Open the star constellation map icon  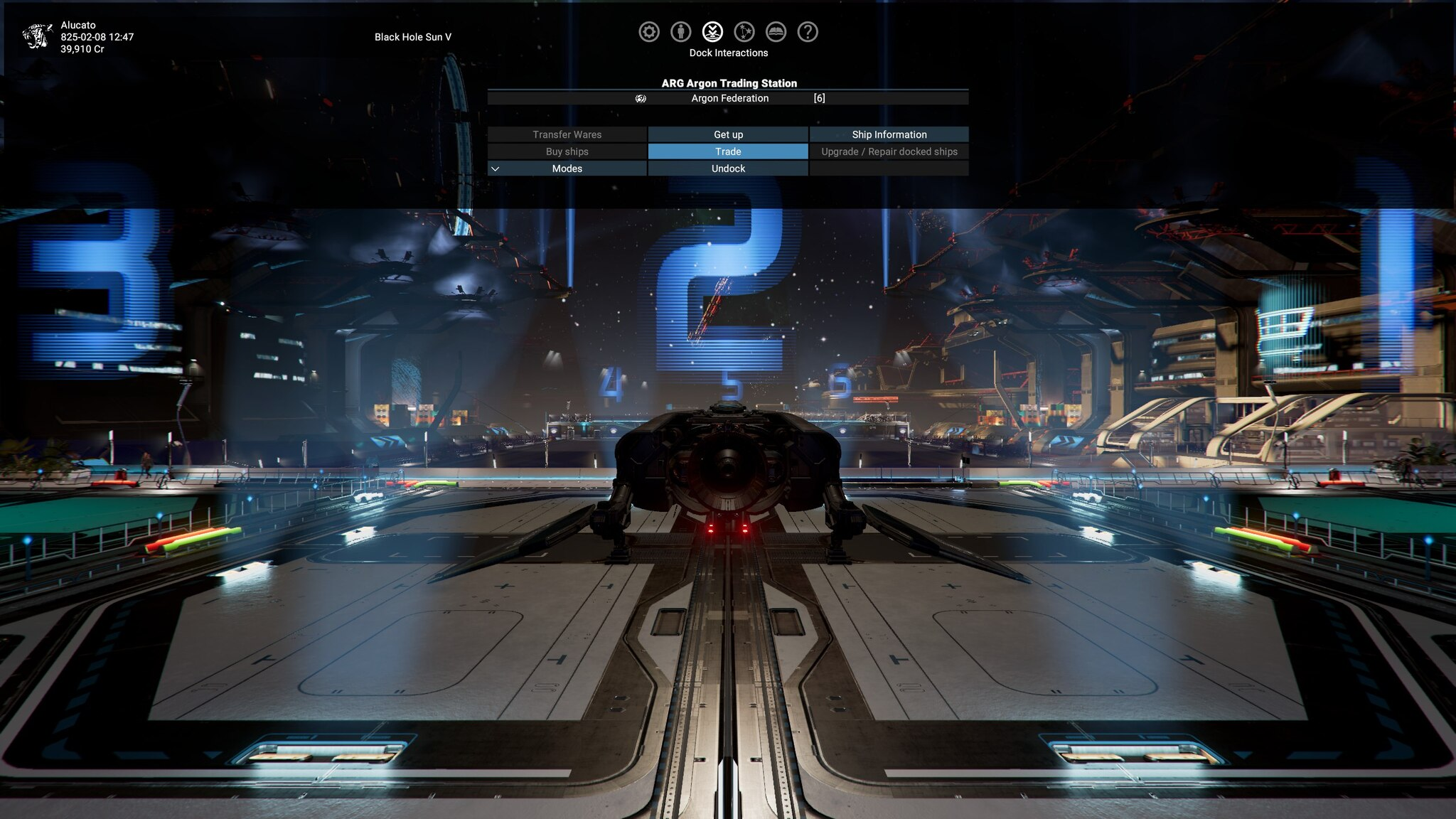(x=744, y=32)
